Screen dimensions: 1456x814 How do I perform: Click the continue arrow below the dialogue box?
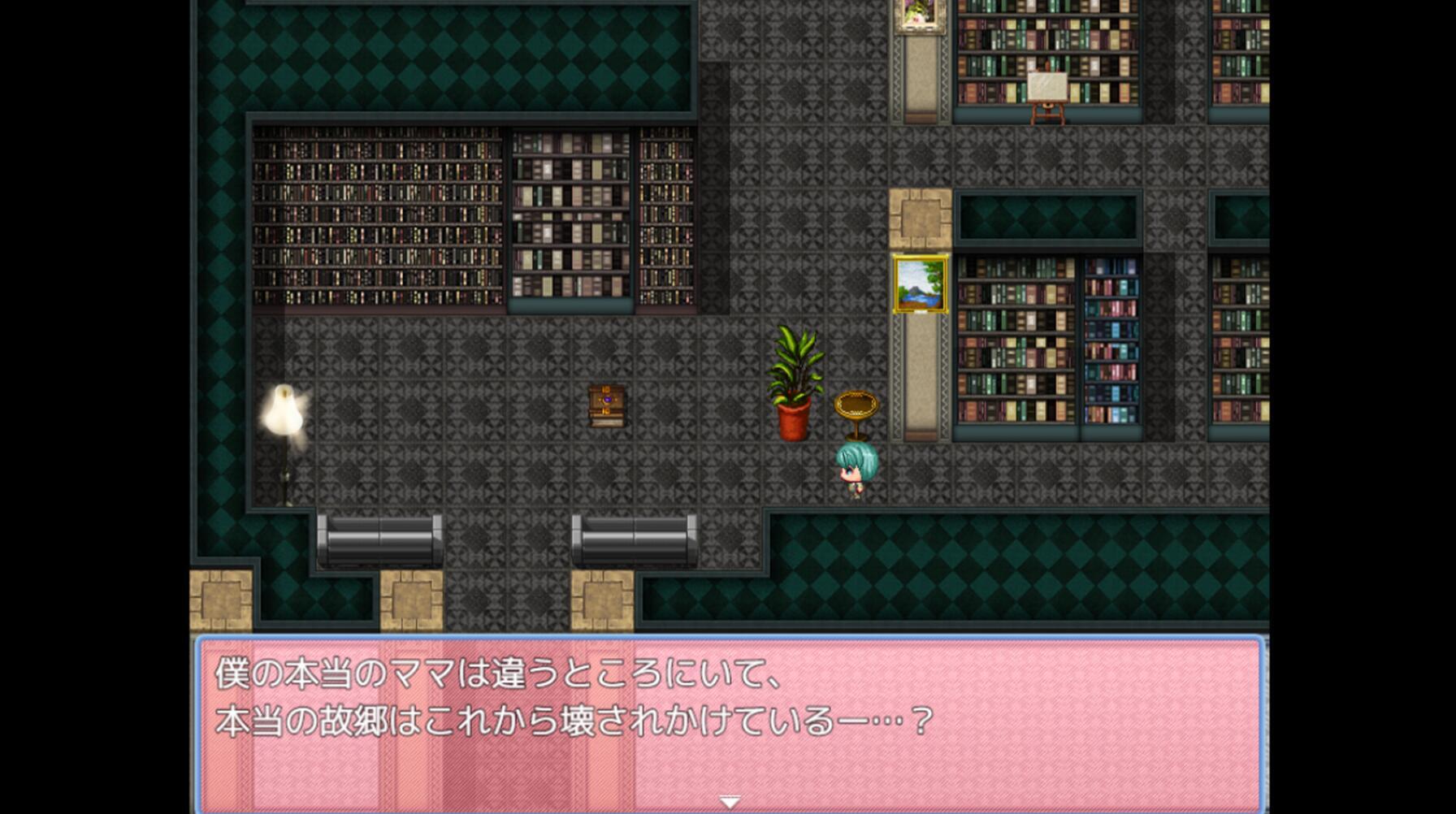pos(729,799)
